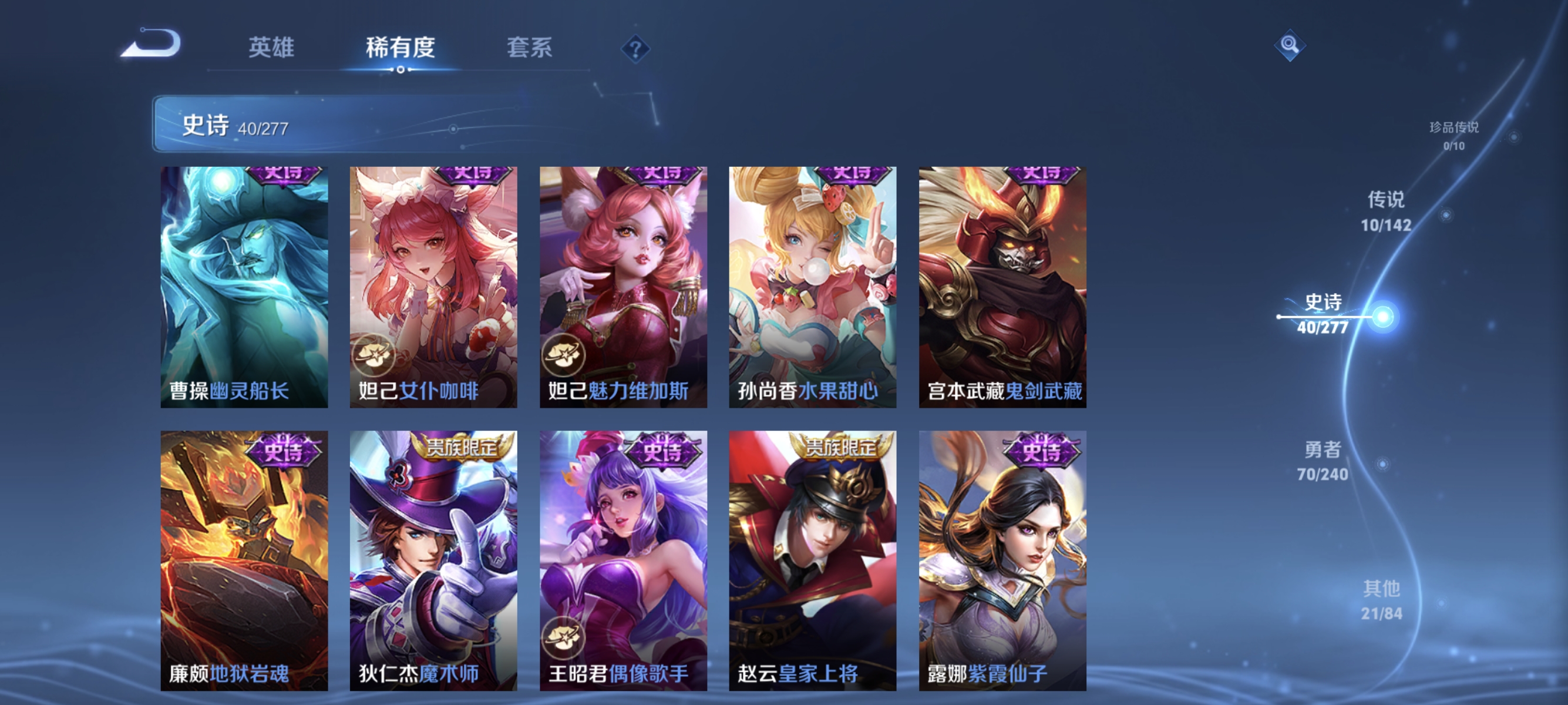Click the 史诗 badge on 曹操幽灵船长 card
This screenshot has width=1568, height=705.
click(284, 175)
